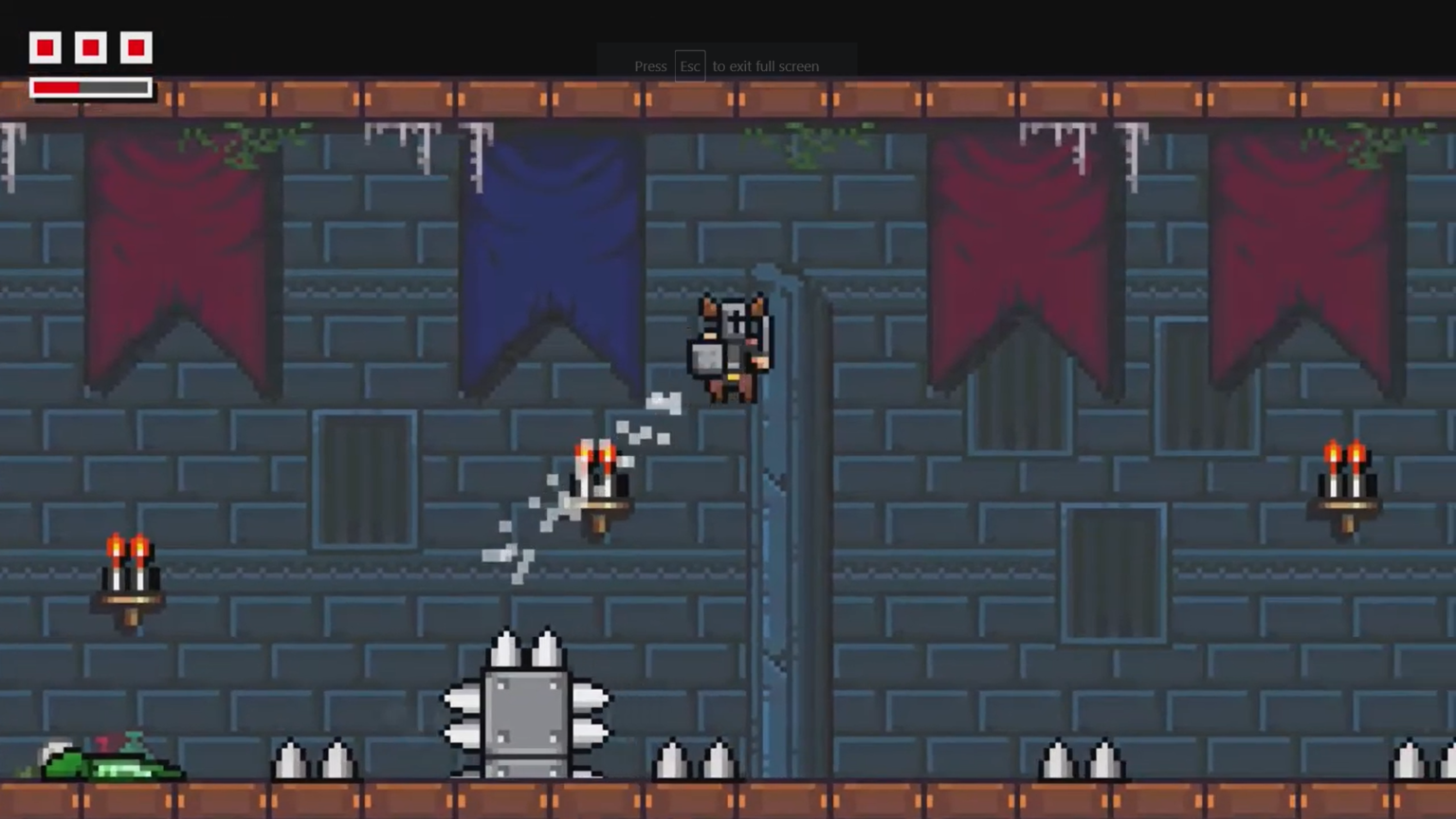Screen dimensions: 1456x819
Task: Click the red progress bar under the health squares
Action: [x=57, y=87]
